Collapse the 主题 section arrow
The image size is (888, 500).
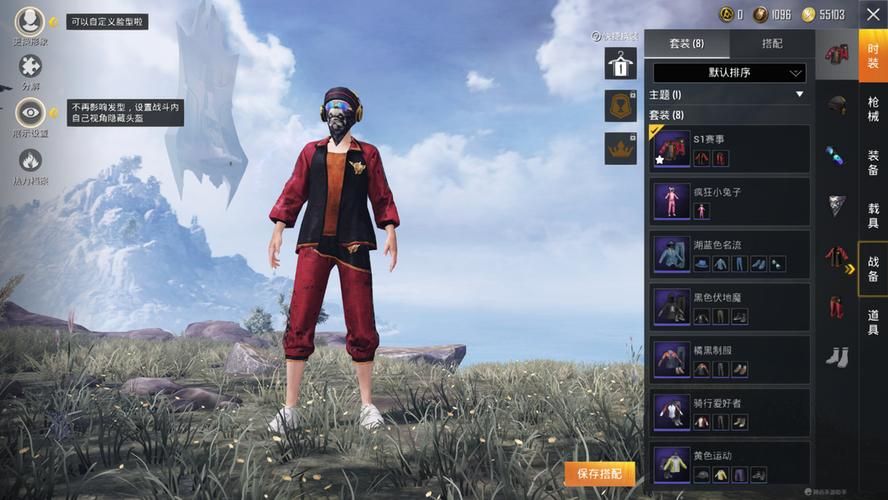(799, 95)
